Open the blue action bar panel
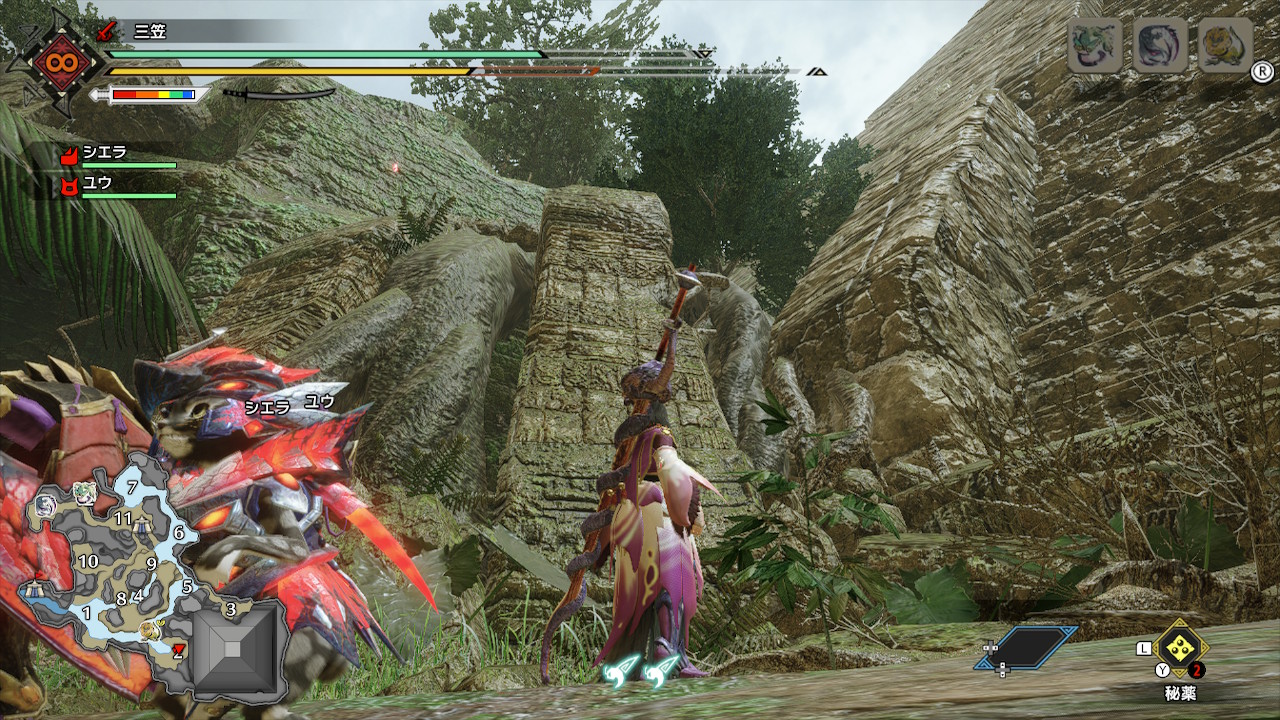 [1027, 647]
